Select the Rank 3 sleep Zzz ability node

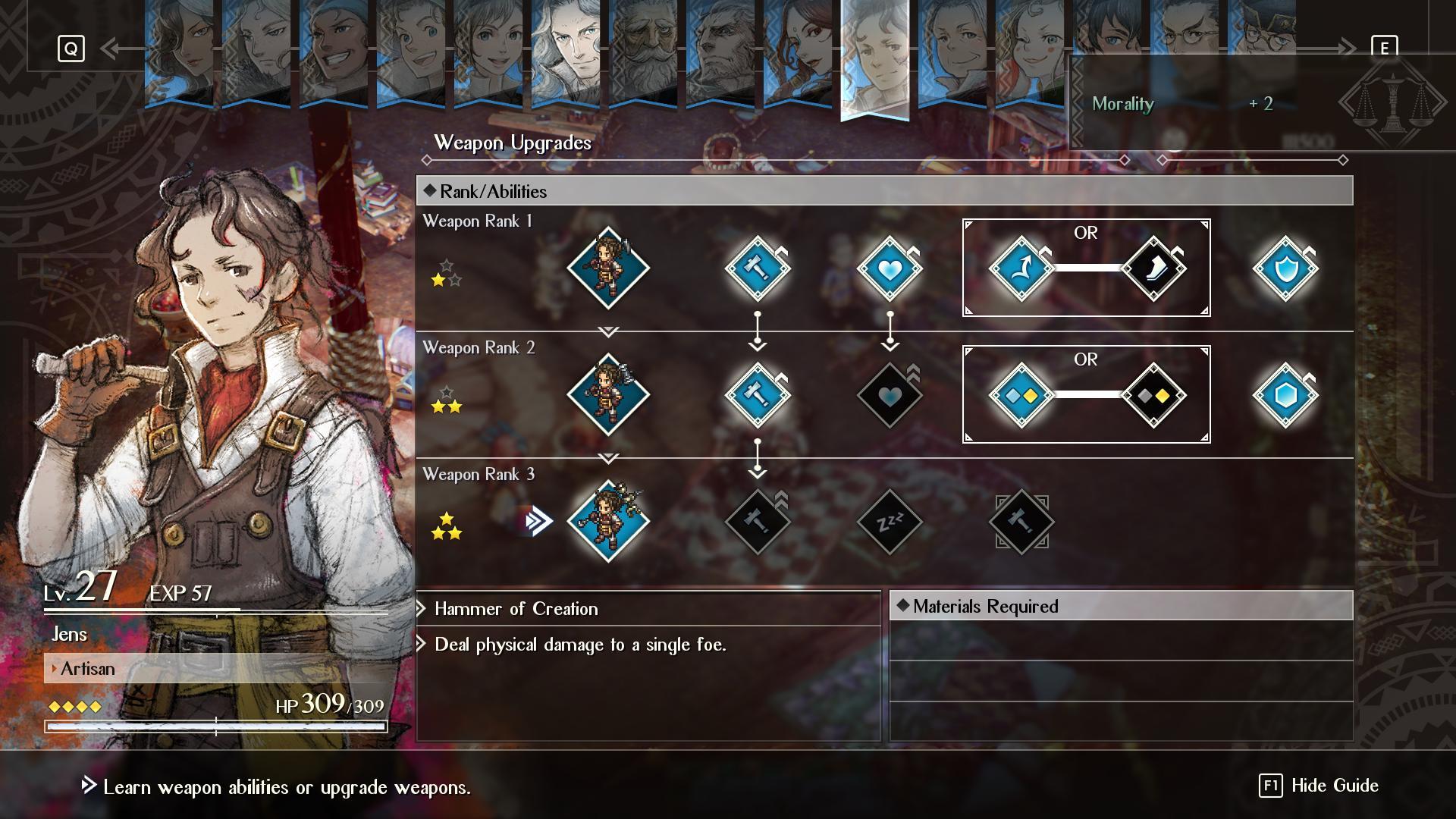coord(890,522)
